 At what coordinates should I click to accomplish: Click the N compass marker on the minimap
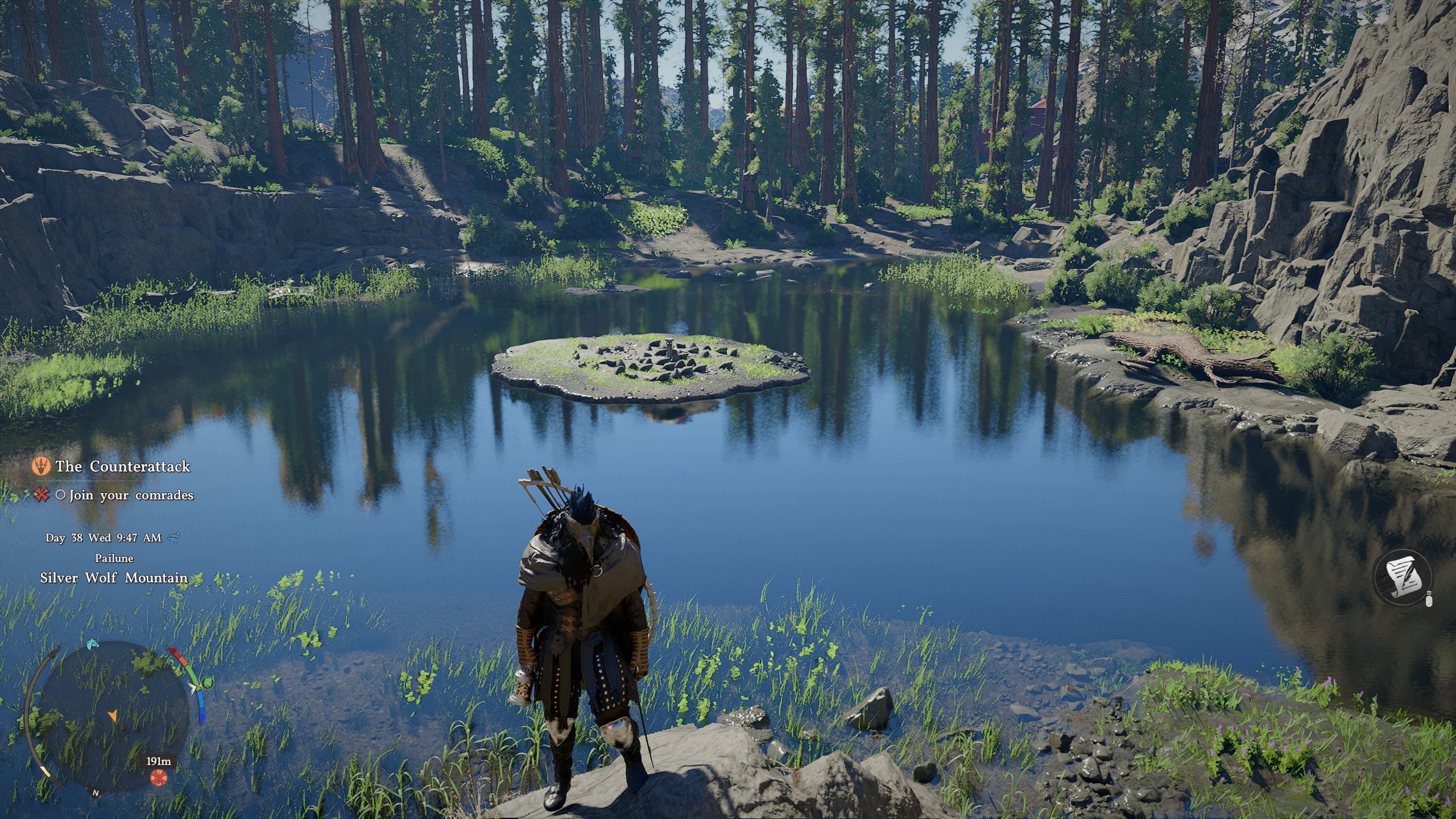click(x=96, y=793)
